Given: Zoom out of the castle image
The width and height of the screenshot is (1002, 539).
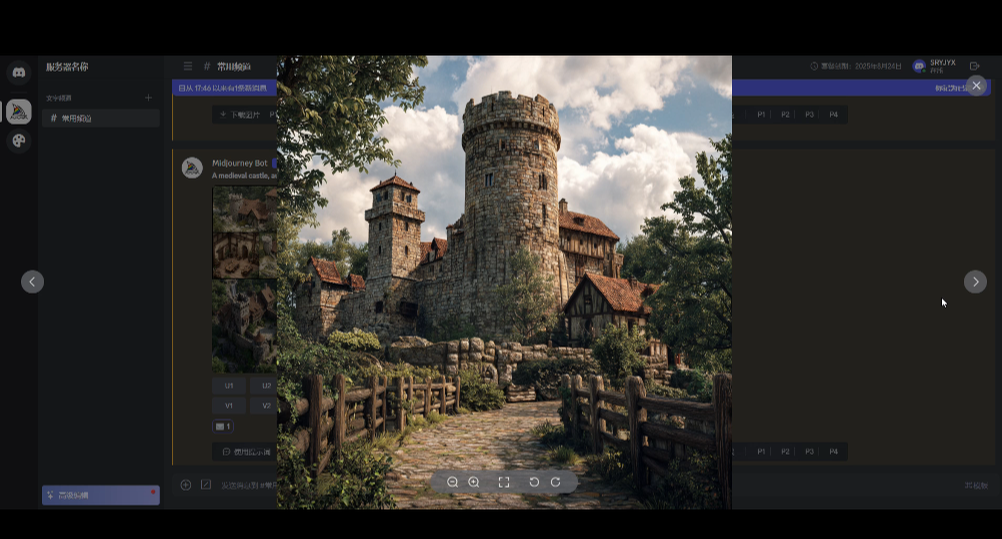Looking at the screenshot, I should click(x=452, y=482).
